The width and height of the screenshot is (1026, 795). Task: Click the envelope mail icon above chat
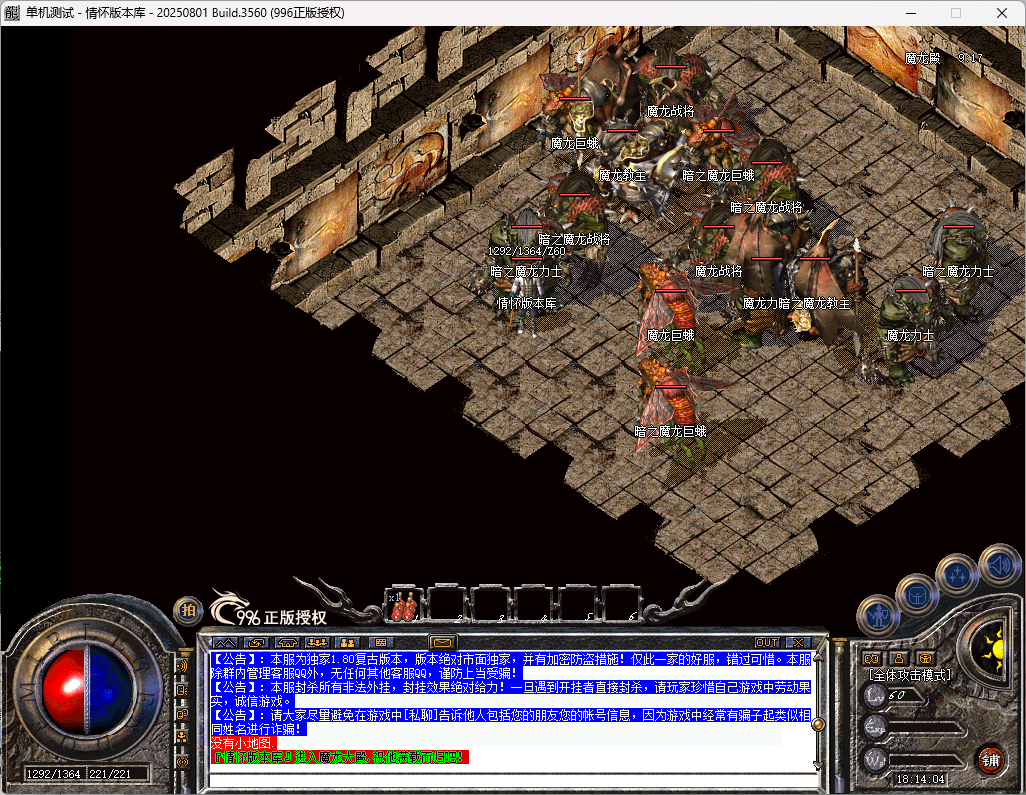(442, 642)
